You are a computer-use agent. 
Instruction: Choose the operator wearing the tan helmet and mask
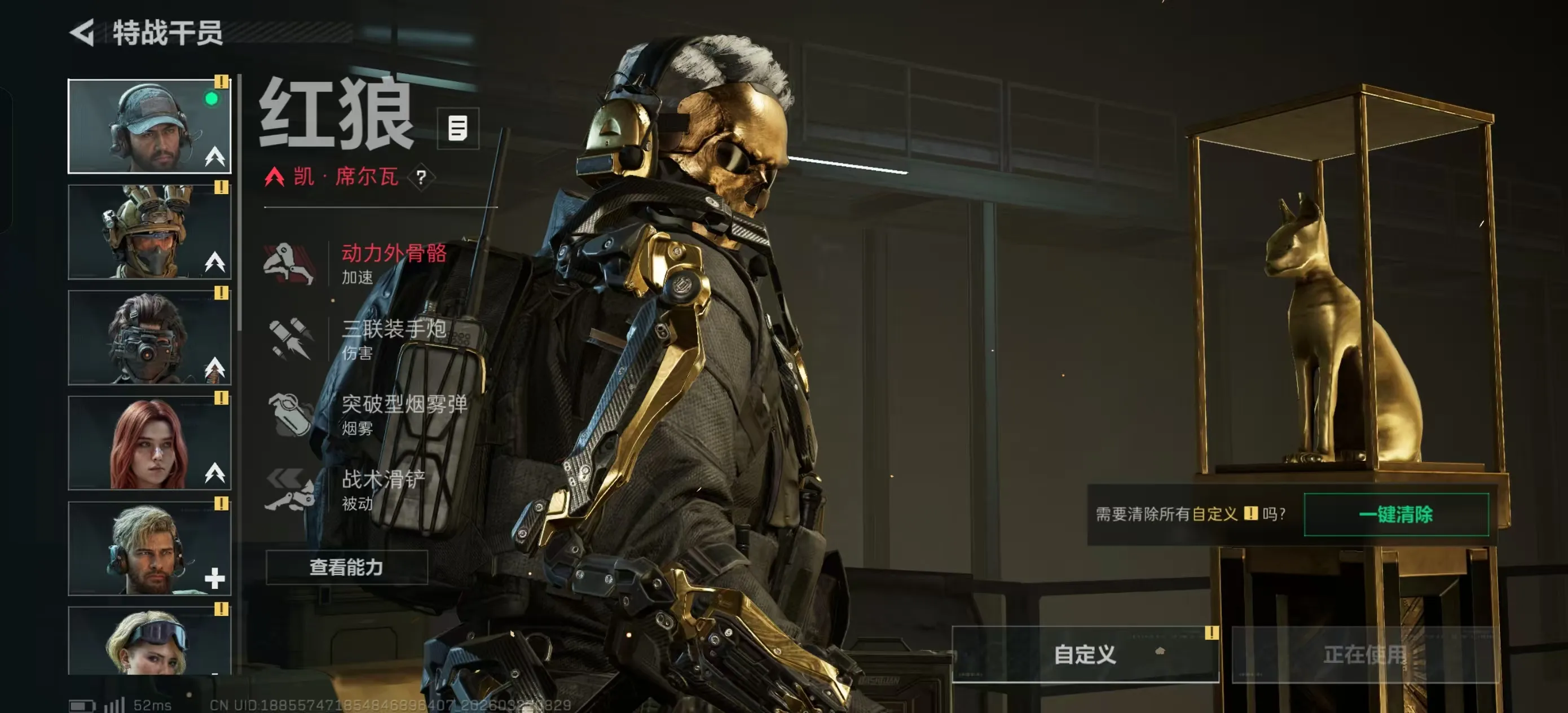(149, 232)
